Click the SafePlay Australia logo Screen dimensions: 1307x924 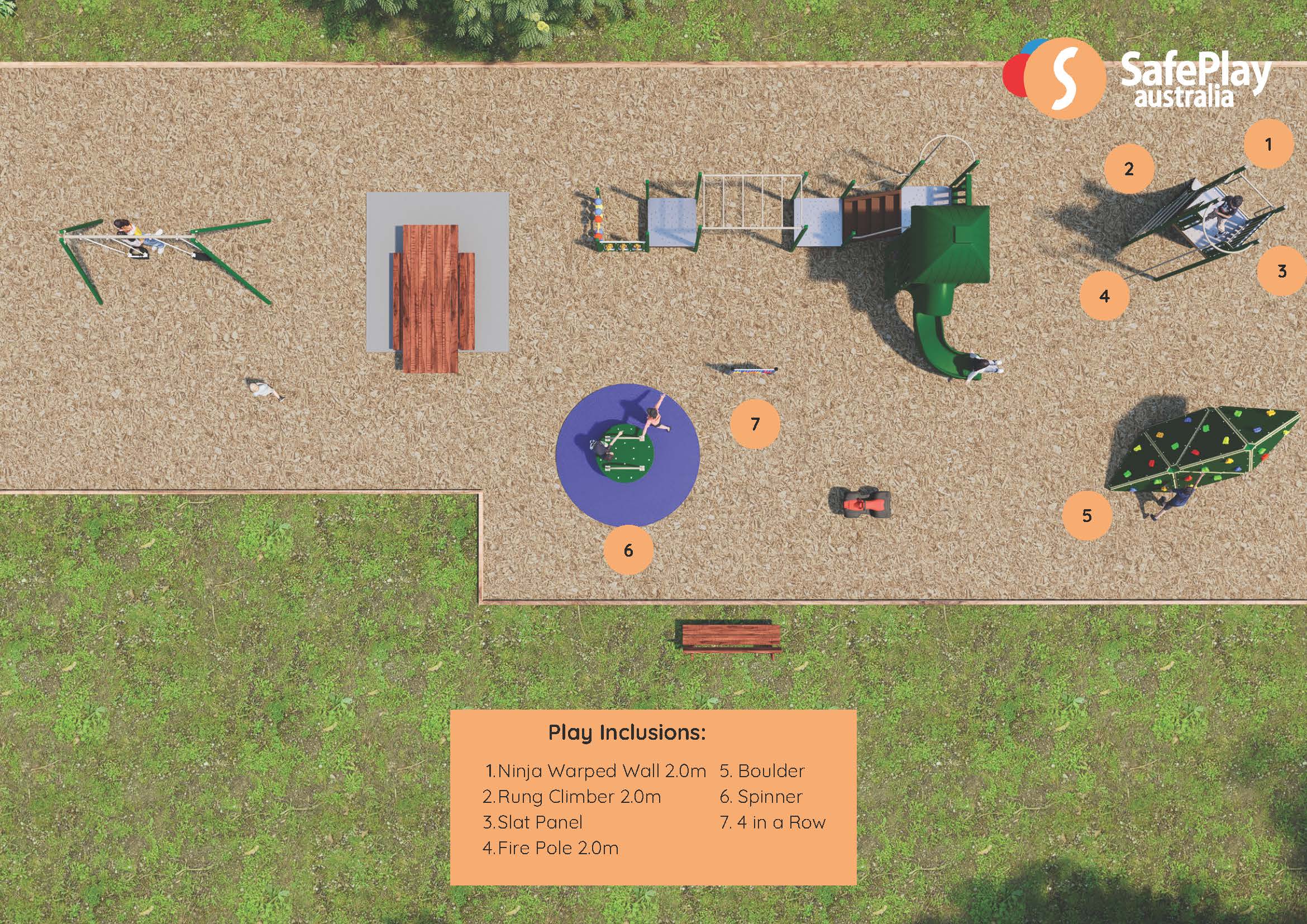point(1136,80)
